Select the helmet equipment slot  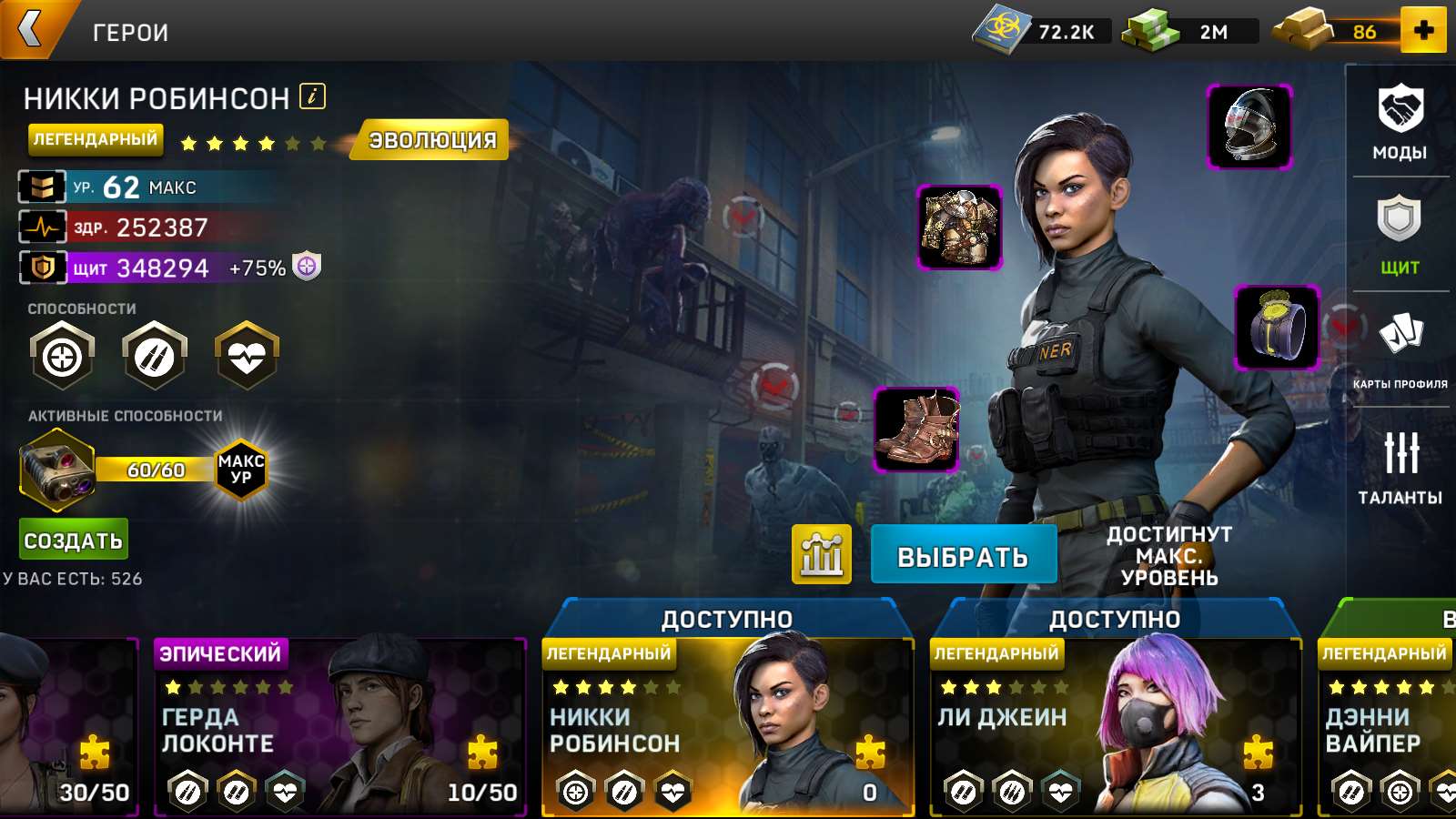1249,126
